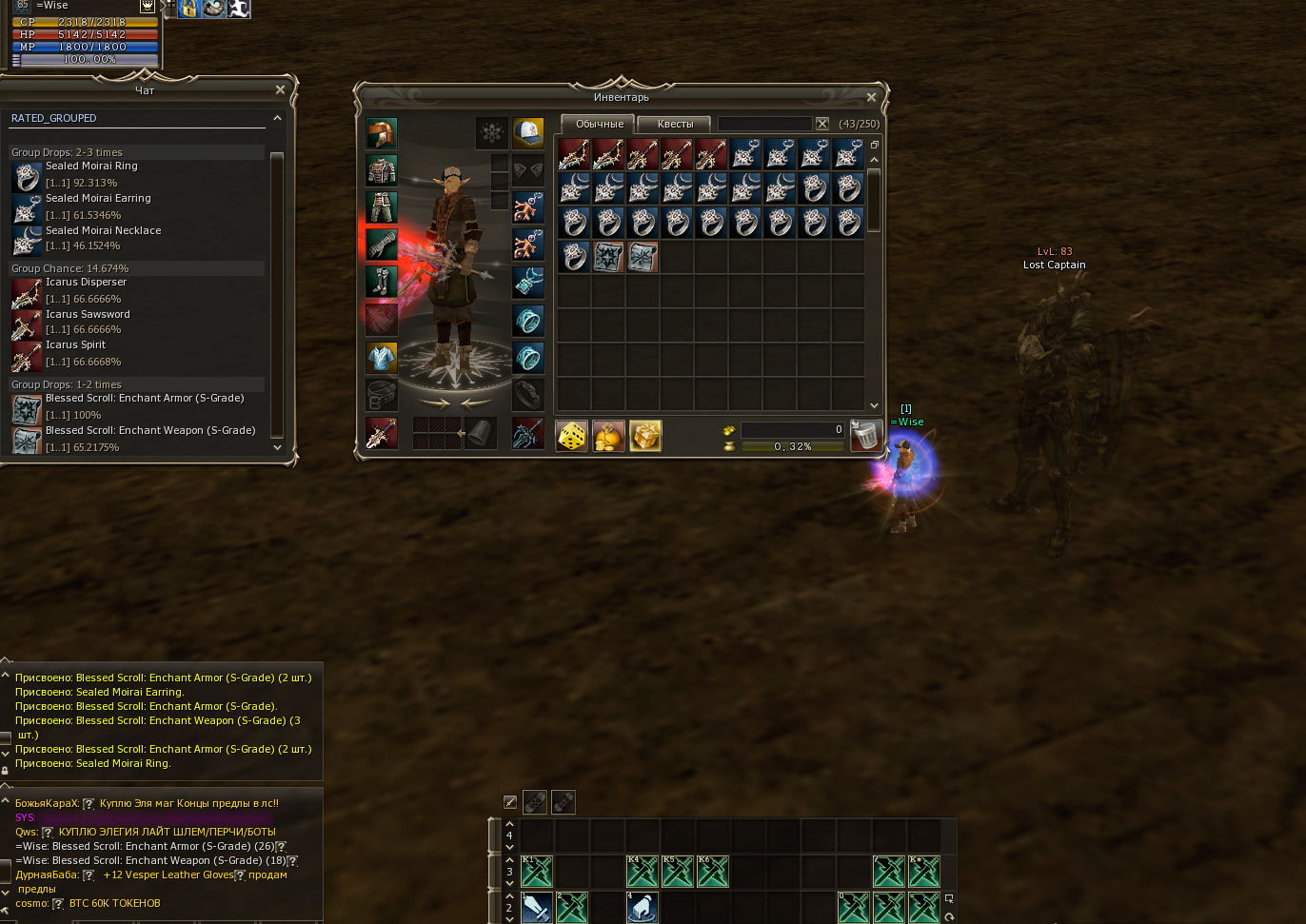Click the running figure buff icon at top

(x=238, y=9)
